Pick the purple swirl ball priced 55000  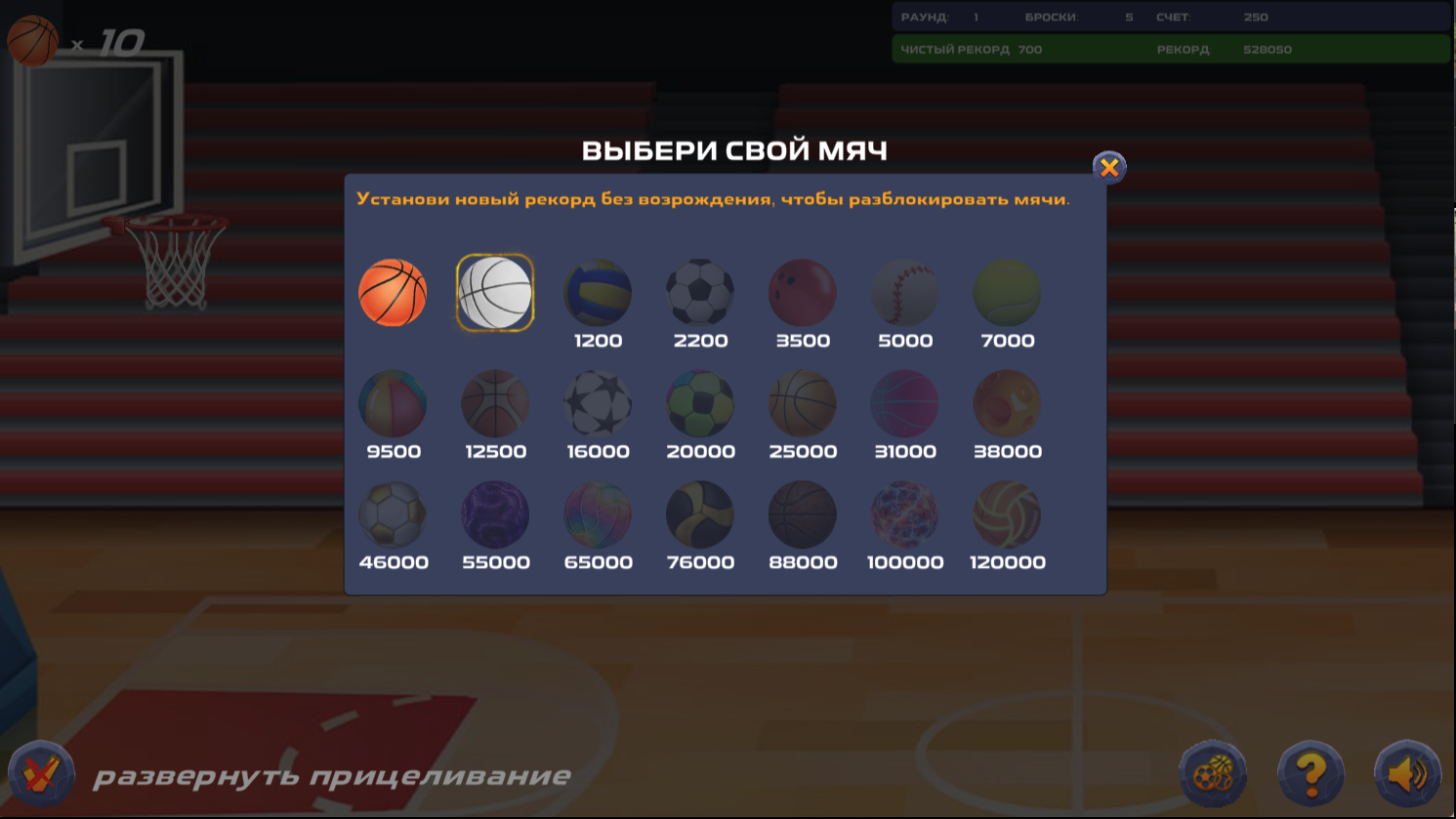(x=496, y=513)
